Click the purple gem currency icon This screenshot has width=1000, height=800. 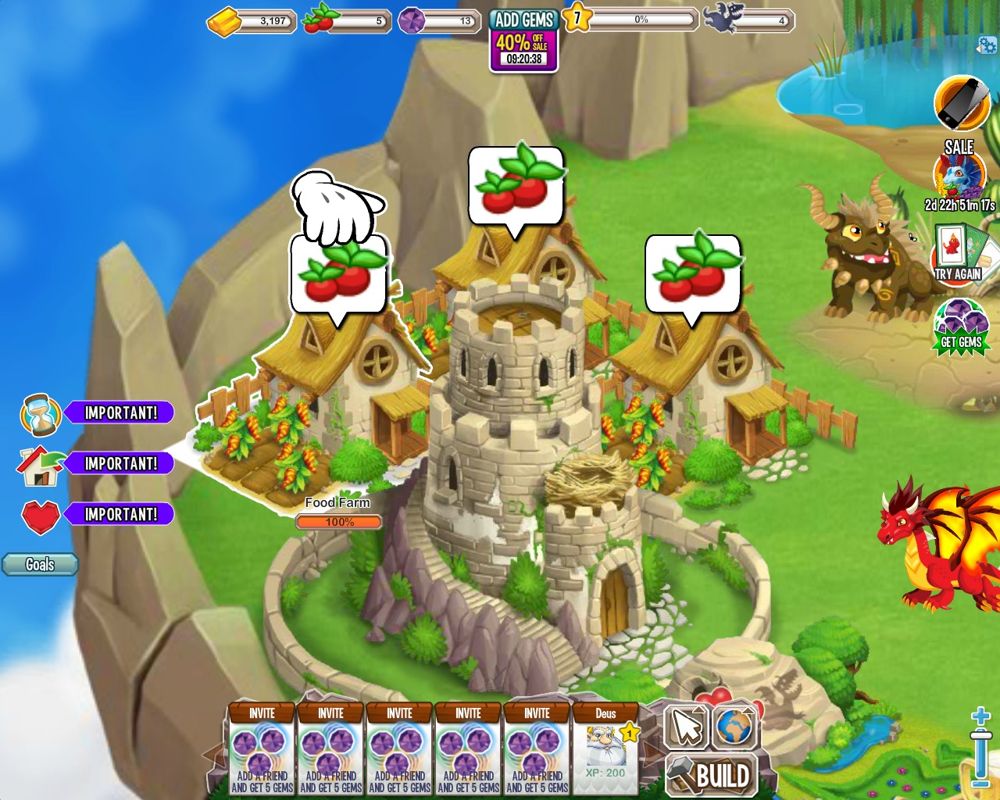pos(411,20)
